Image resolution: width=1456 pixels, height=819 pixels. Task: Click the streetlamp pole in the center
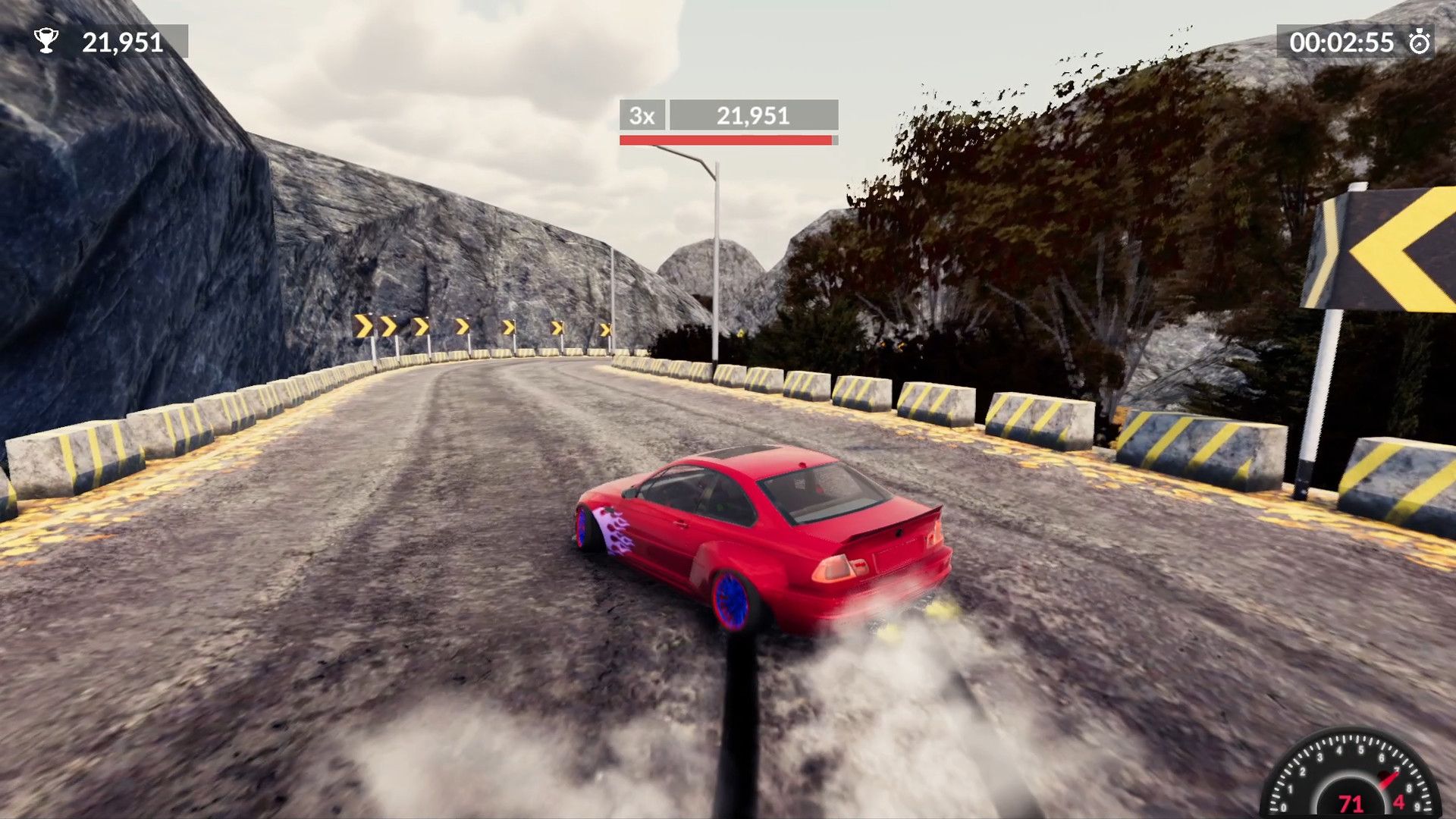pyautogui.click(x=716, y=250)
